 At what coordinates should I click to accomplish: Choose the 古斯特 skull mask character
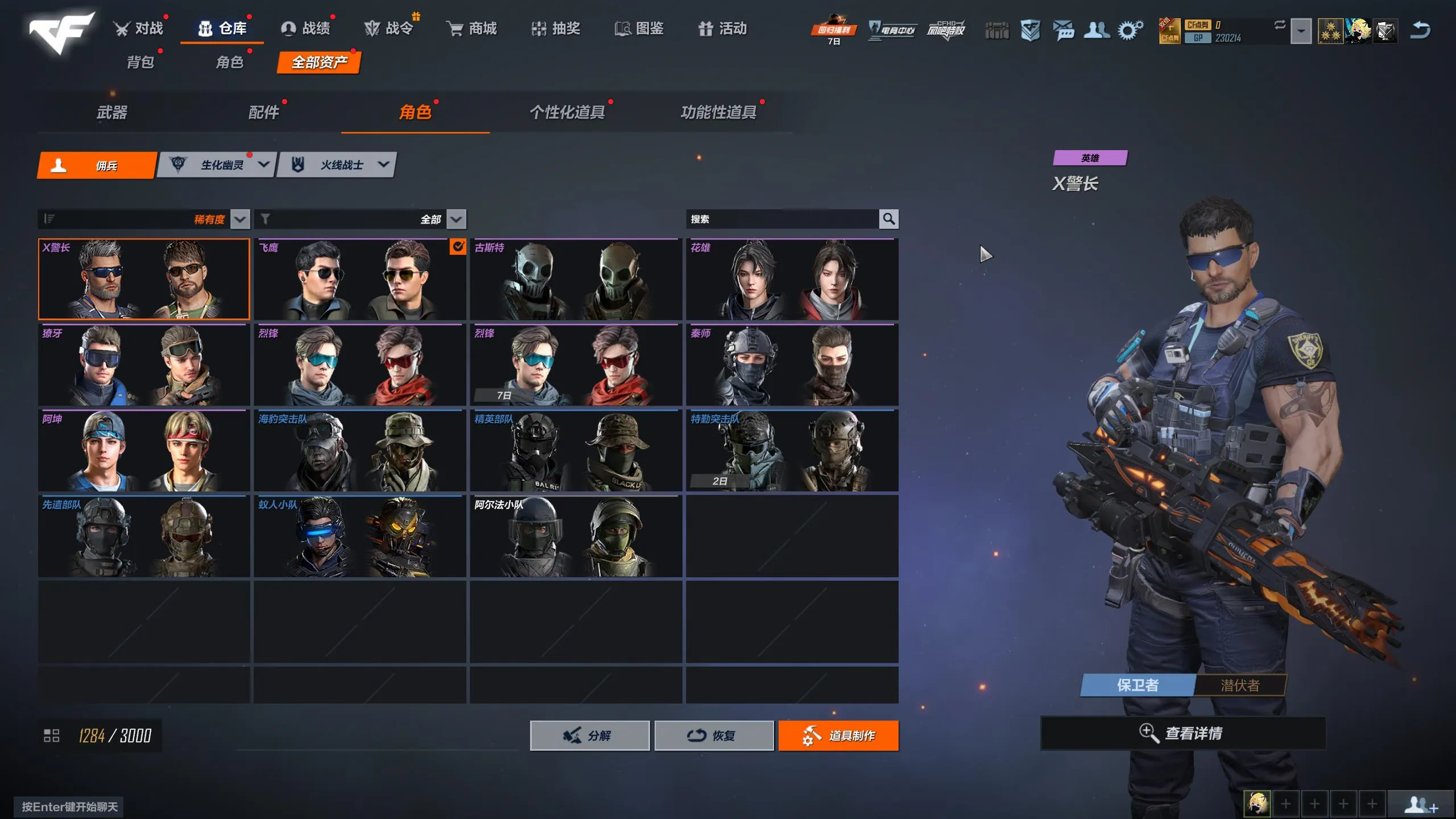click(576, 279)
